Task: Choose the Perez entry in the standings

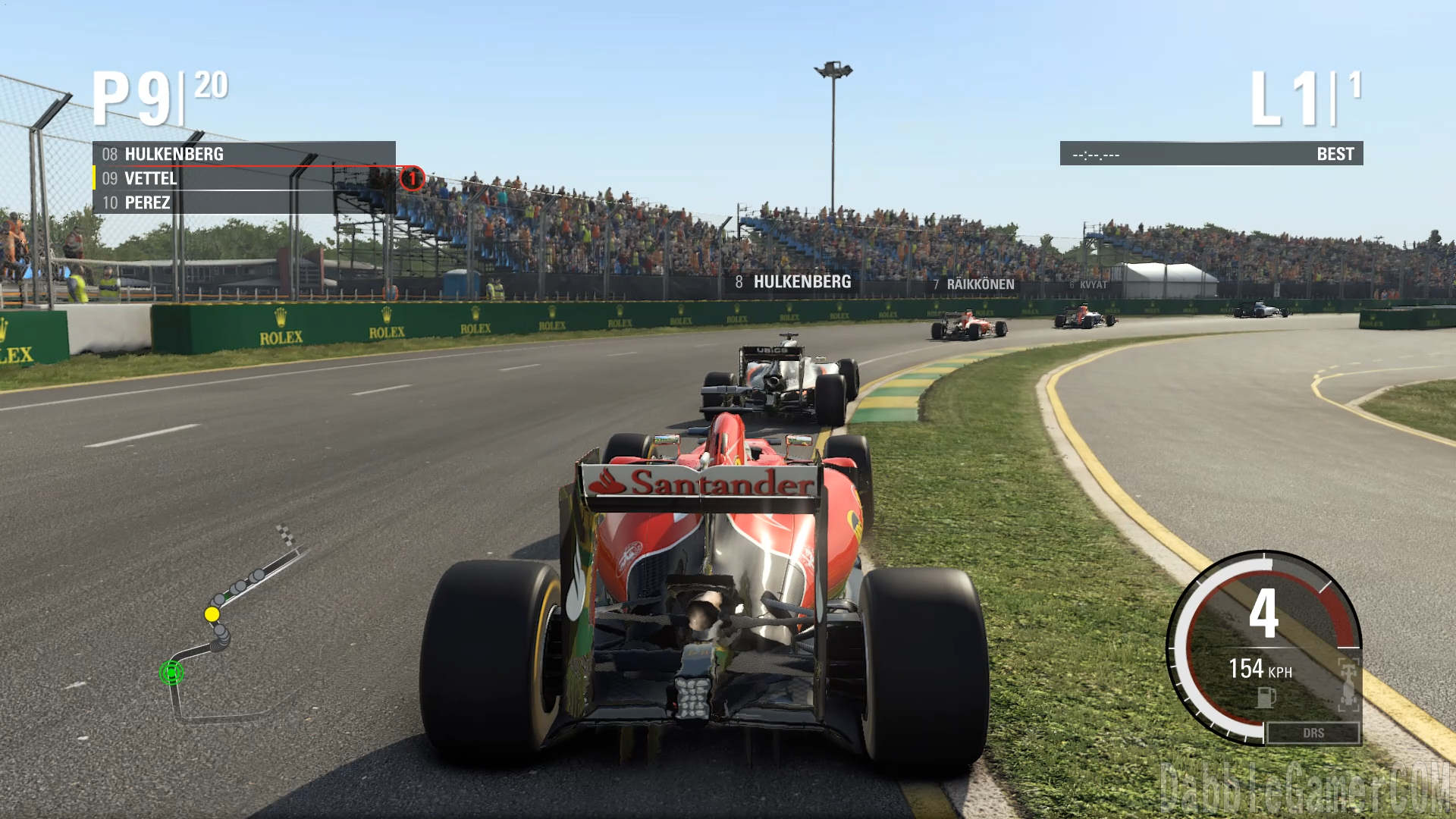Action: (x=243, y=203)
